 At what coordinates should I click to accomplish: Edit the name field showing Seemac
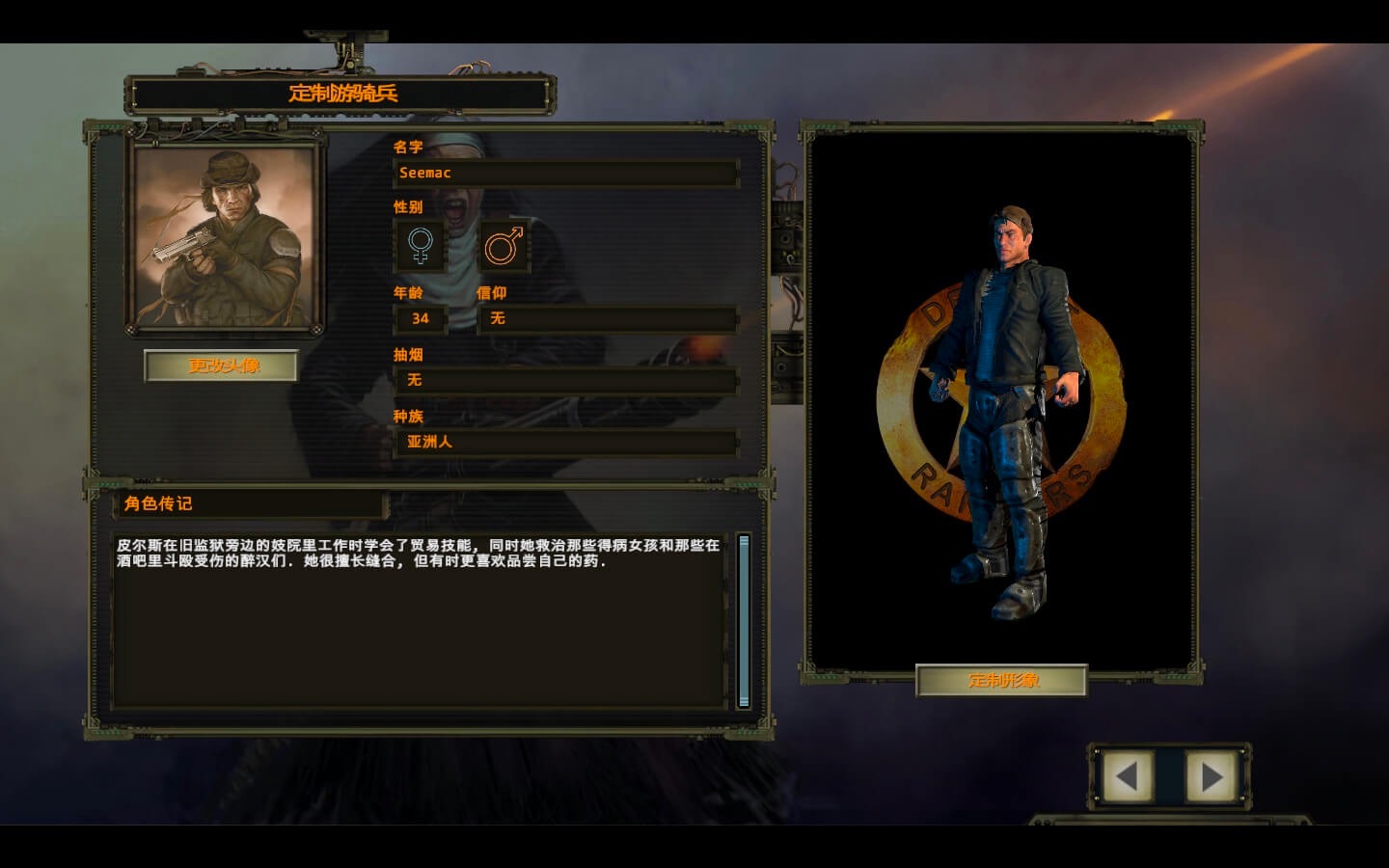point(565,174)
